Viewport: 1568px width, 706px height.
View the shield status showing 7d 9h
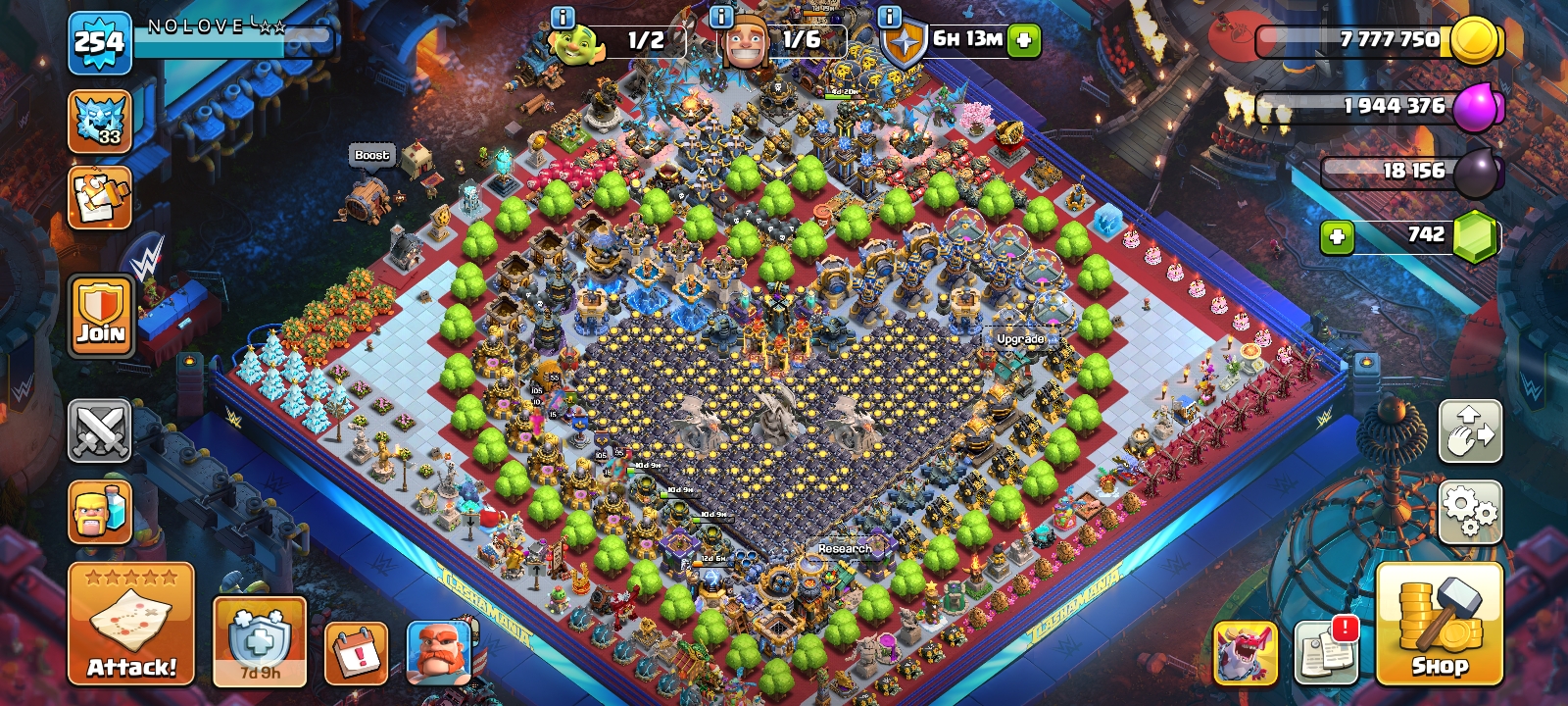click(x=260, y=641)
